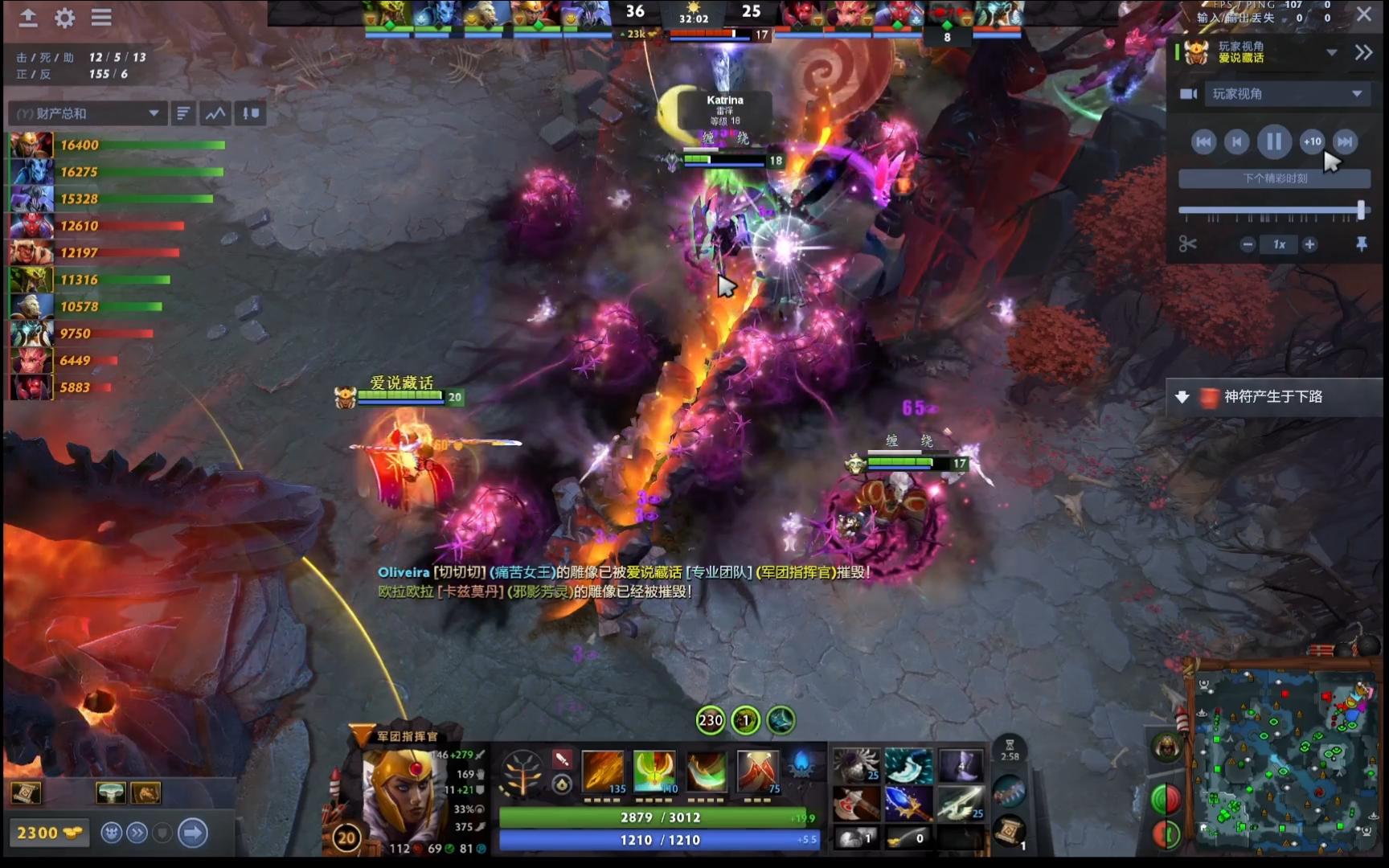Collapse the spectator panel with the double chevron

[x=1364, y=52]
